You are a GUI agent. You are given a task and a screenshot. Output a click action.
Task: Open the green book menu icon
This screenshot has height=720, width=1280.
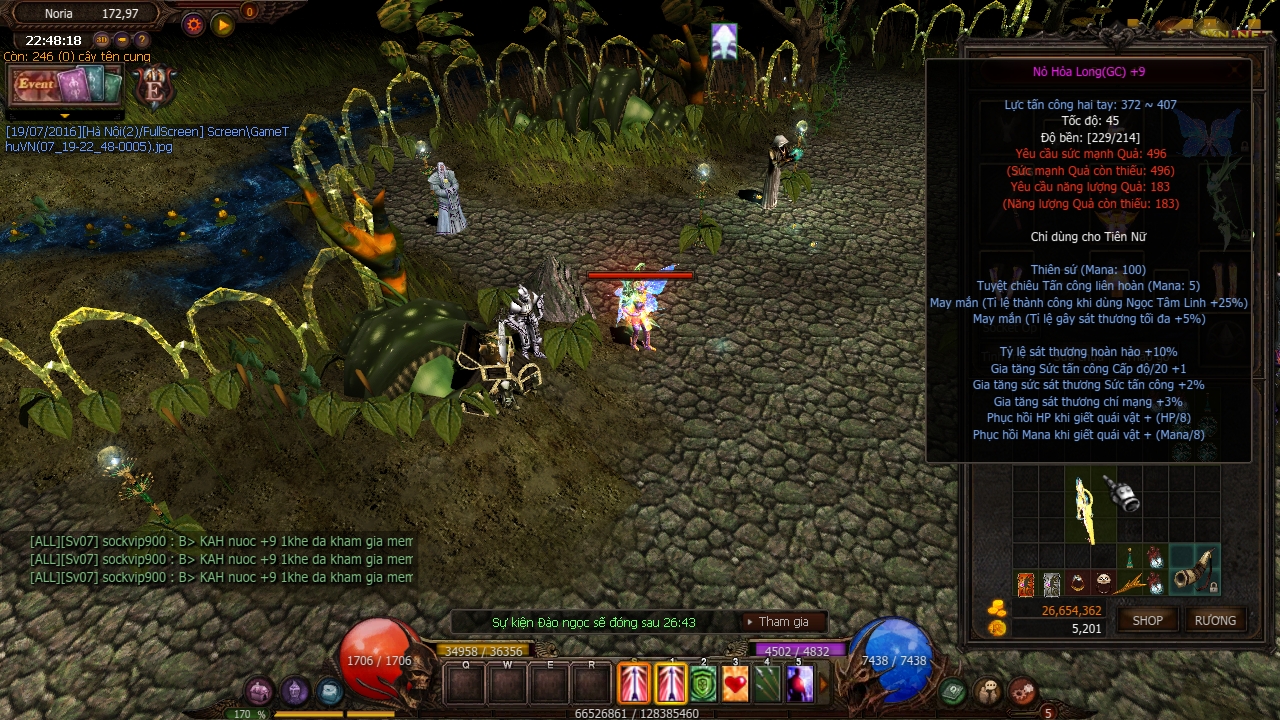pos(953,690)
